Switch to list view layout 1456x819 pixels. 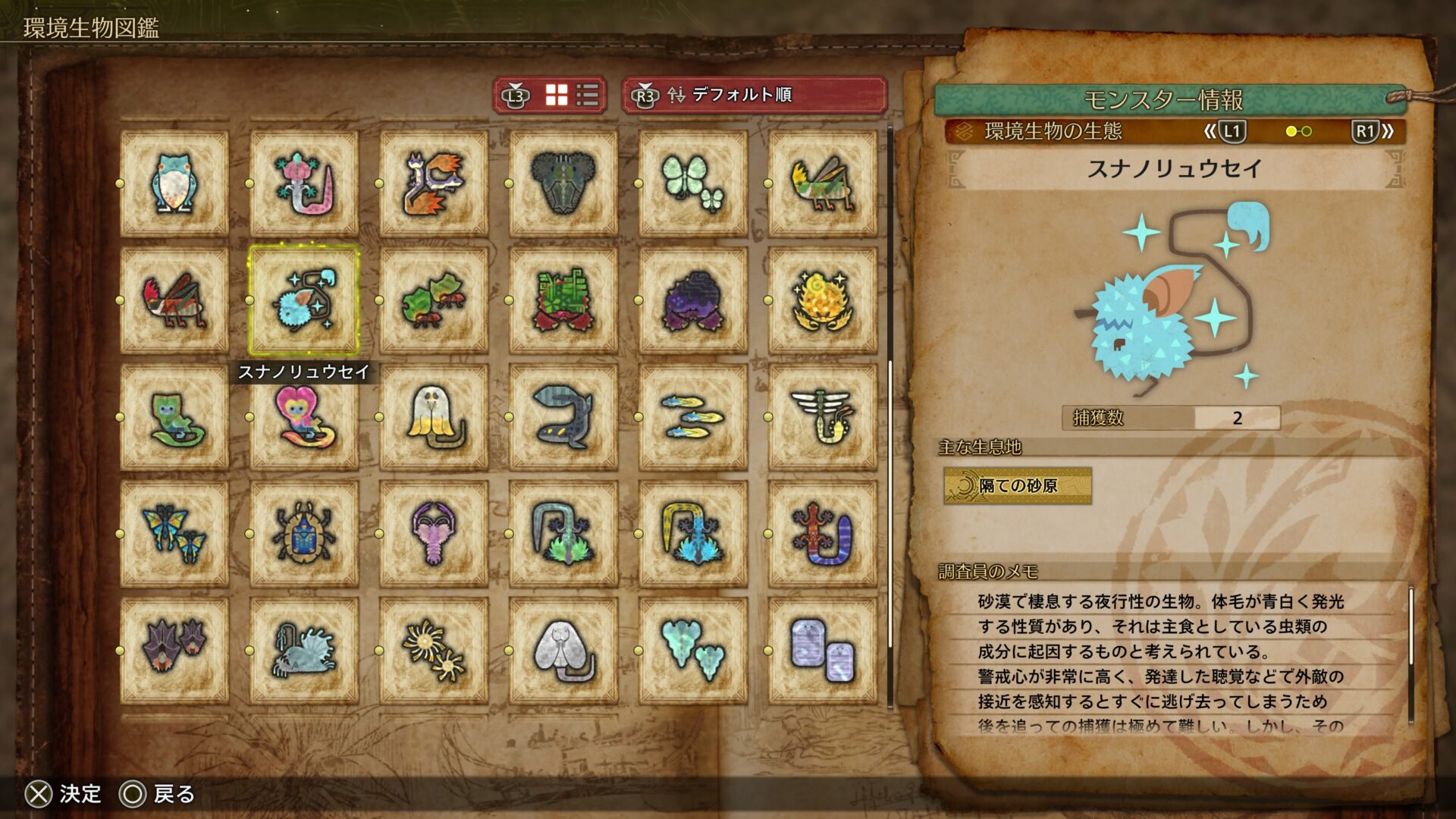(x=588, y=96)
